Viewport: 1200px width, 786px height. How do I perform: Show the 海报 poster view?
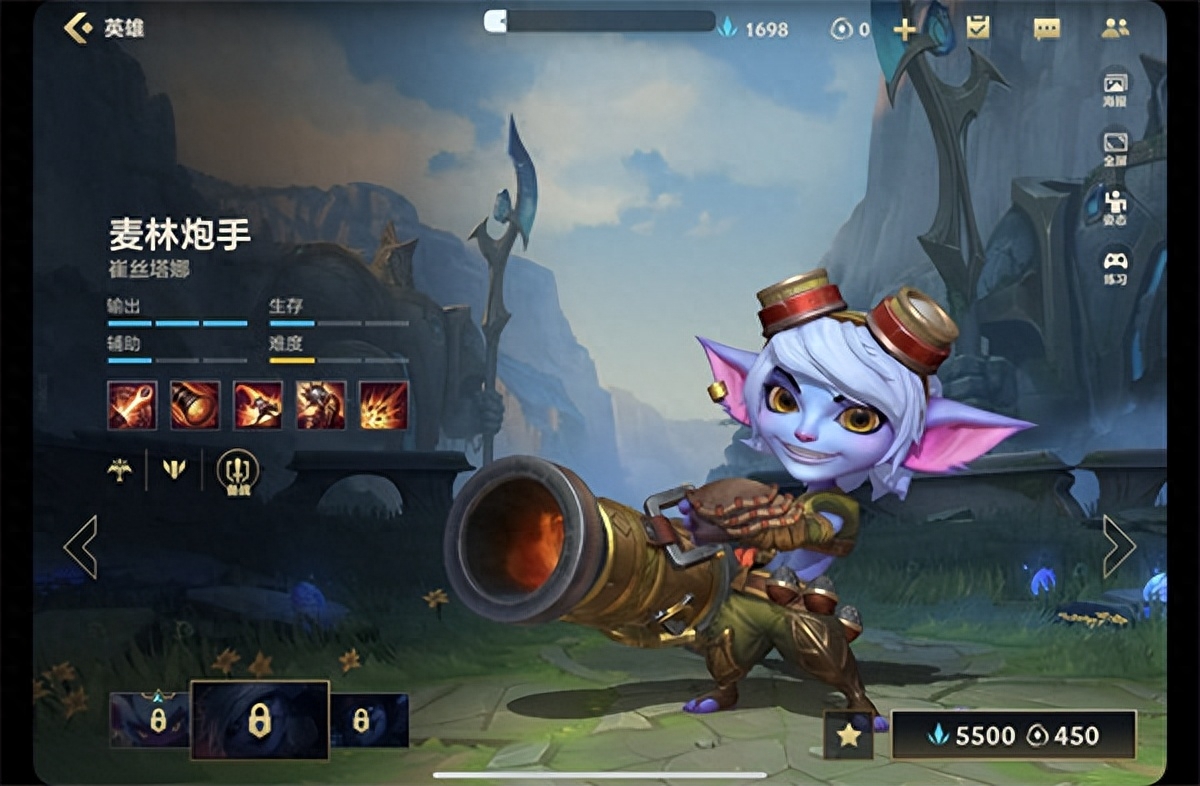[x=1115, y=88]
